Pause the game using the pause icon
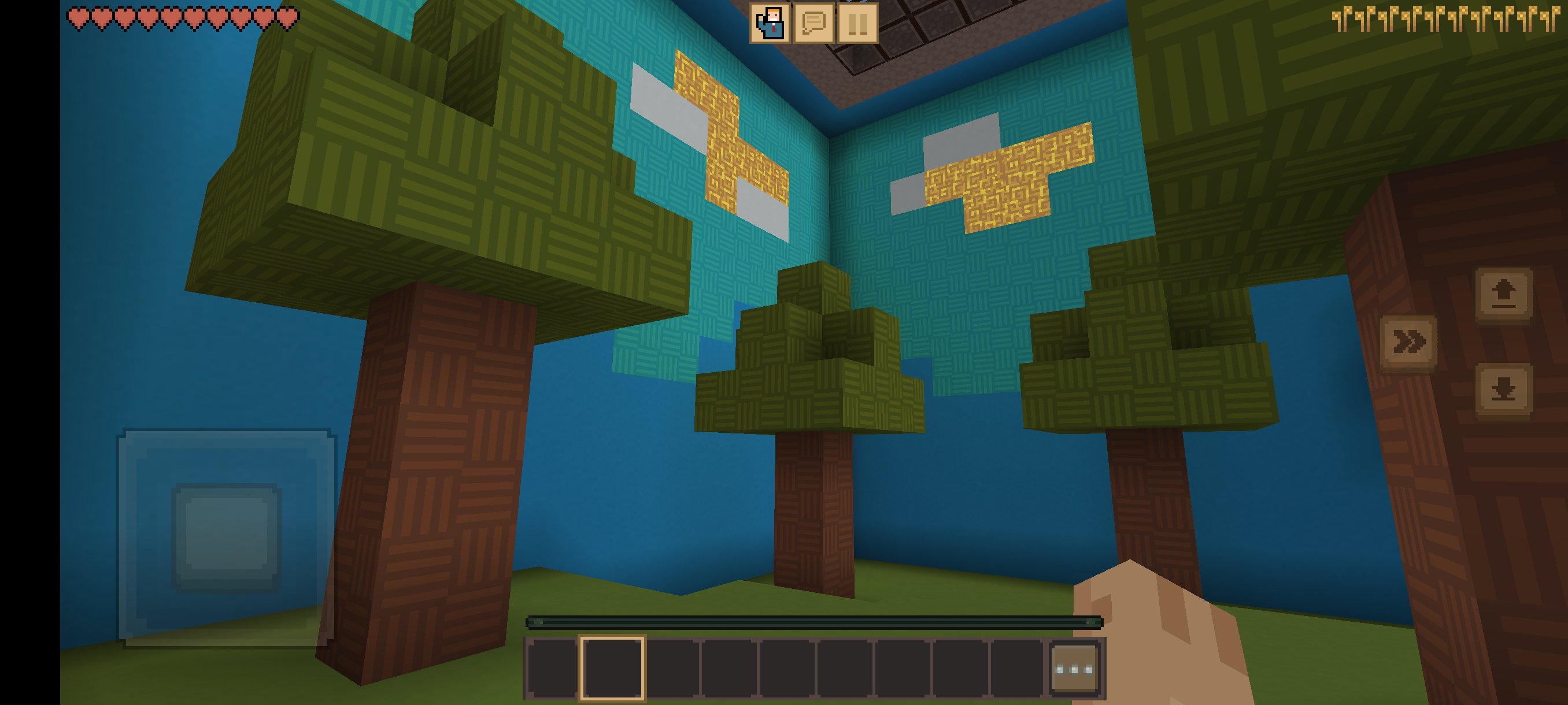Viewport: 1568px width, 705px height. 859,25
